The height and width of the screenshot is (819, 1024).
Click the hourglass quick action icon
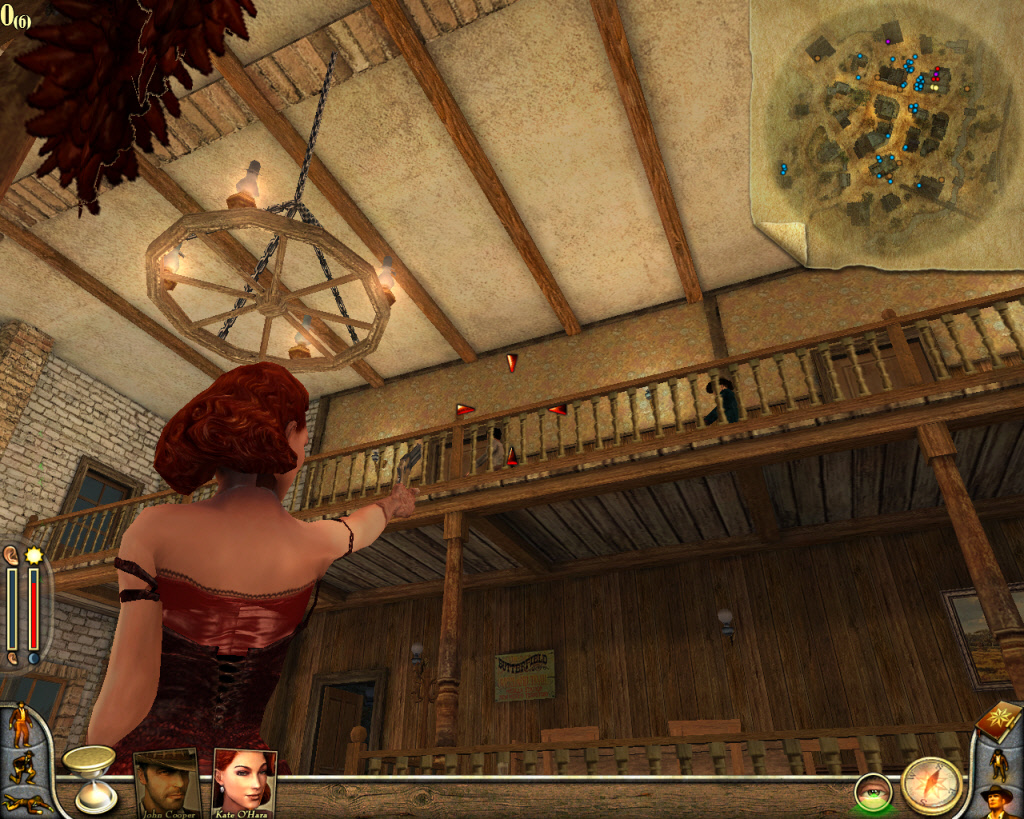(88, 775)
